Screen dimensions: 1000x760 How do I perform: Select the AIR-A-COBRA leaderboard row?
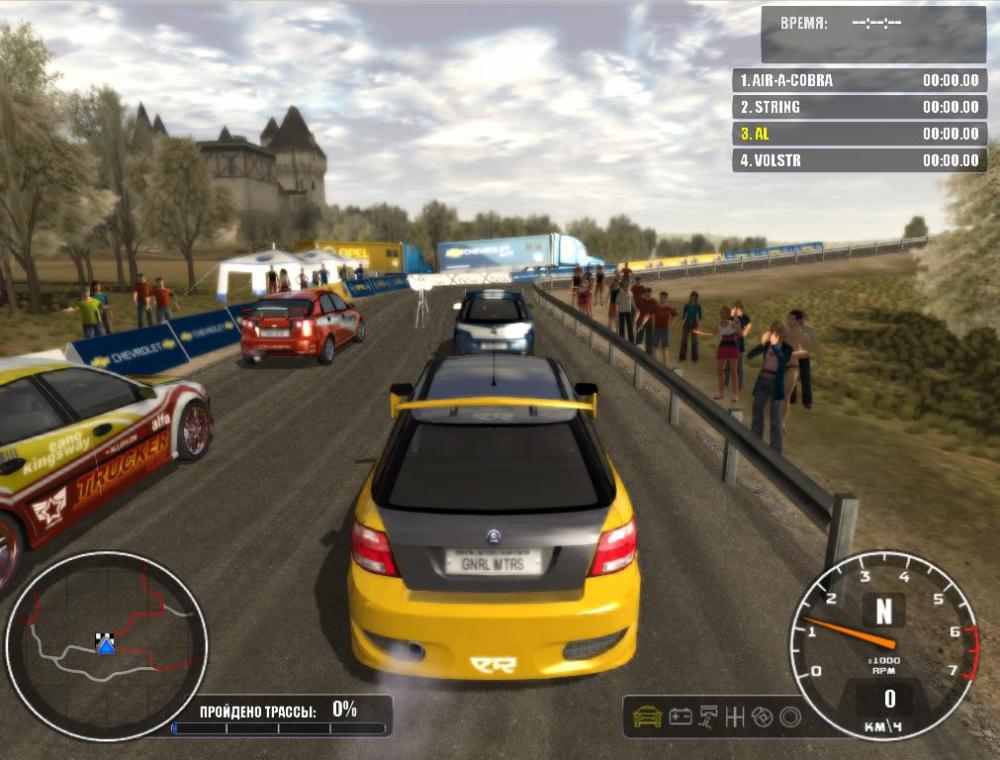click(859, 80)
